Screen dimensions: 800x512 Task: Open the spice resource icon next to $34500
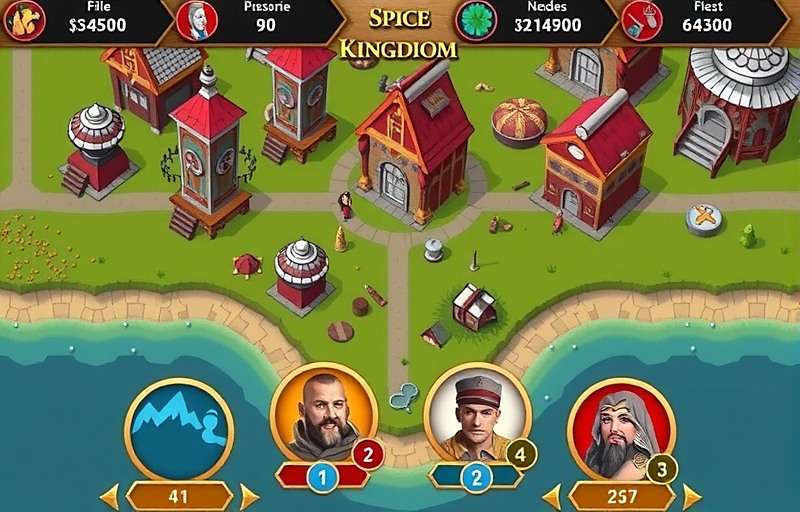click(x=24, y=21)
